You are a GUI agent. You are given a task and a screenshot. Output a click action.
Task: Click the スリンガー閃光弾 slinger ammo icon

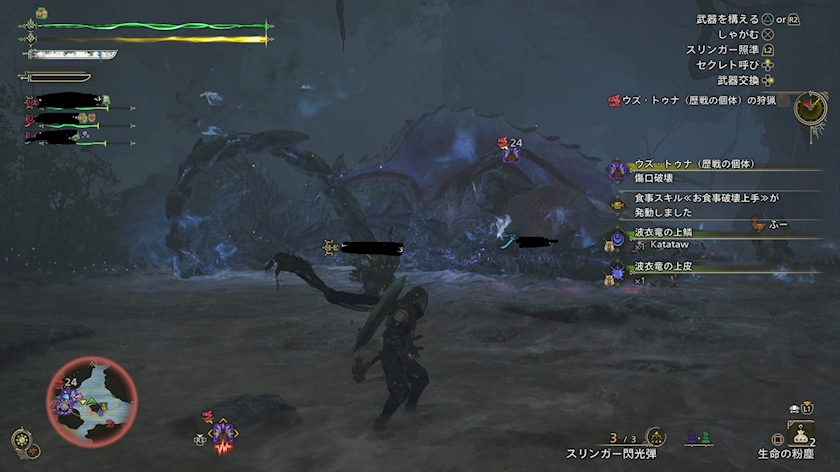[x=655, y=437]
